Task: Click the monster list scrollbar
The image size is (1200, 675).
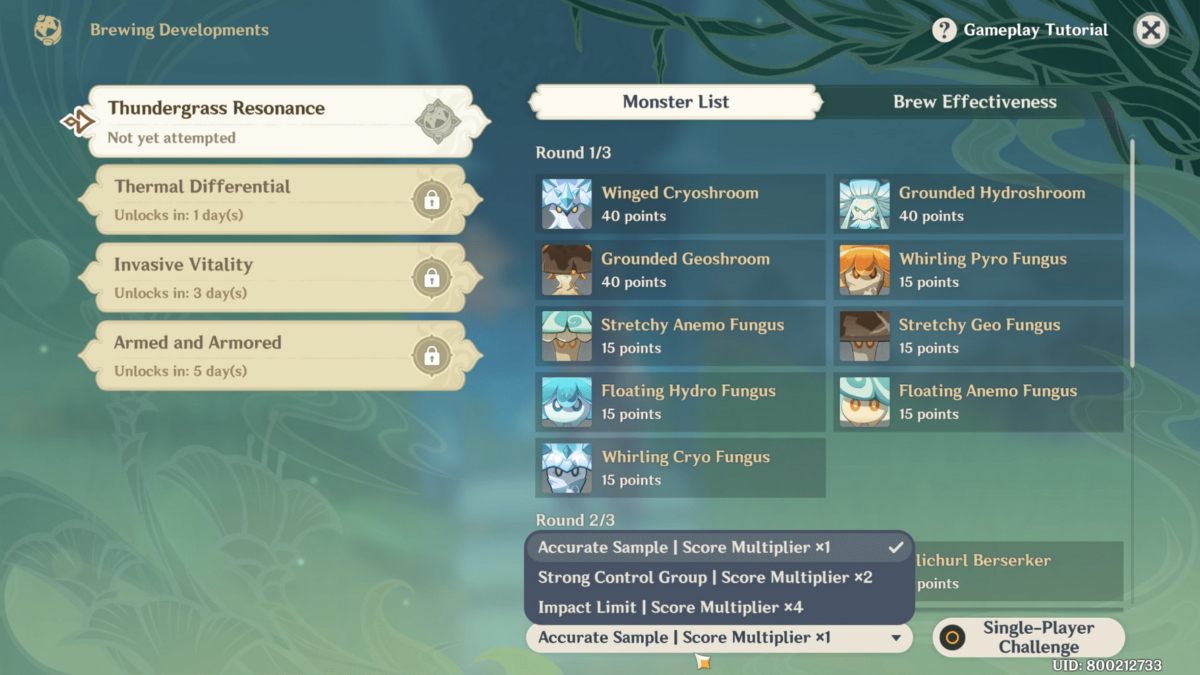Action: (x=1132, y=255)
